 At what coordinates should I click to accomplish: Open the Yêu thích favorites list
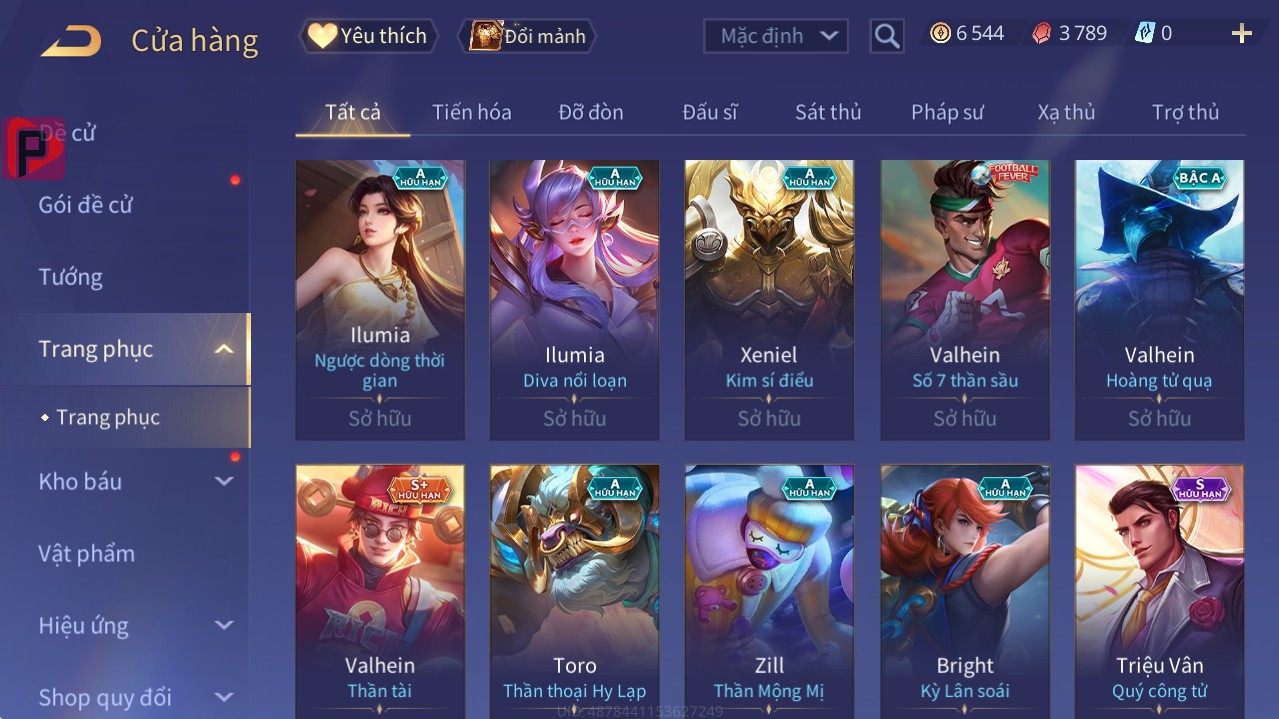[368, 36]
